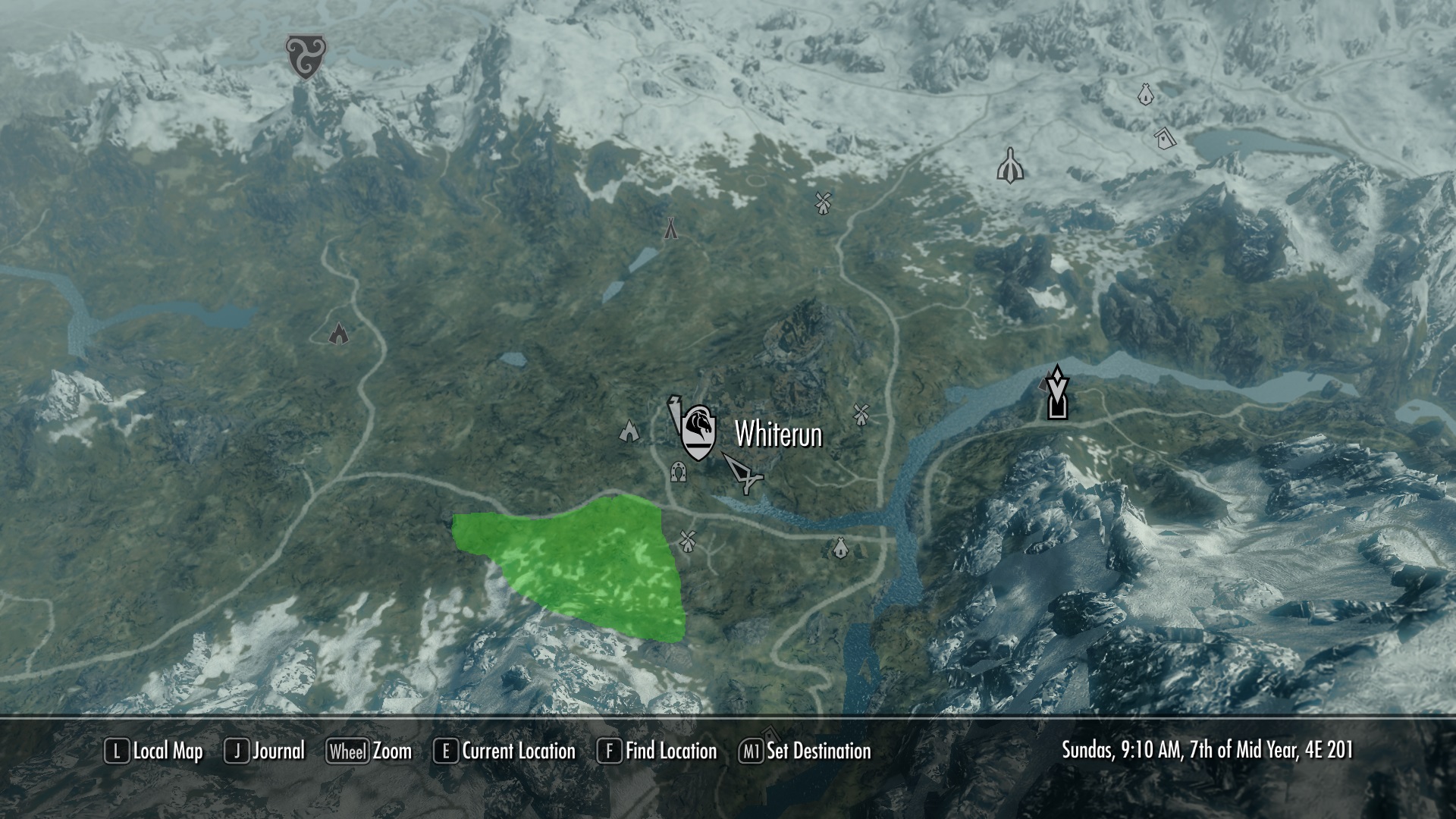Open the Journal
The height and width of the screenshot is (819, 1456).
265,752
